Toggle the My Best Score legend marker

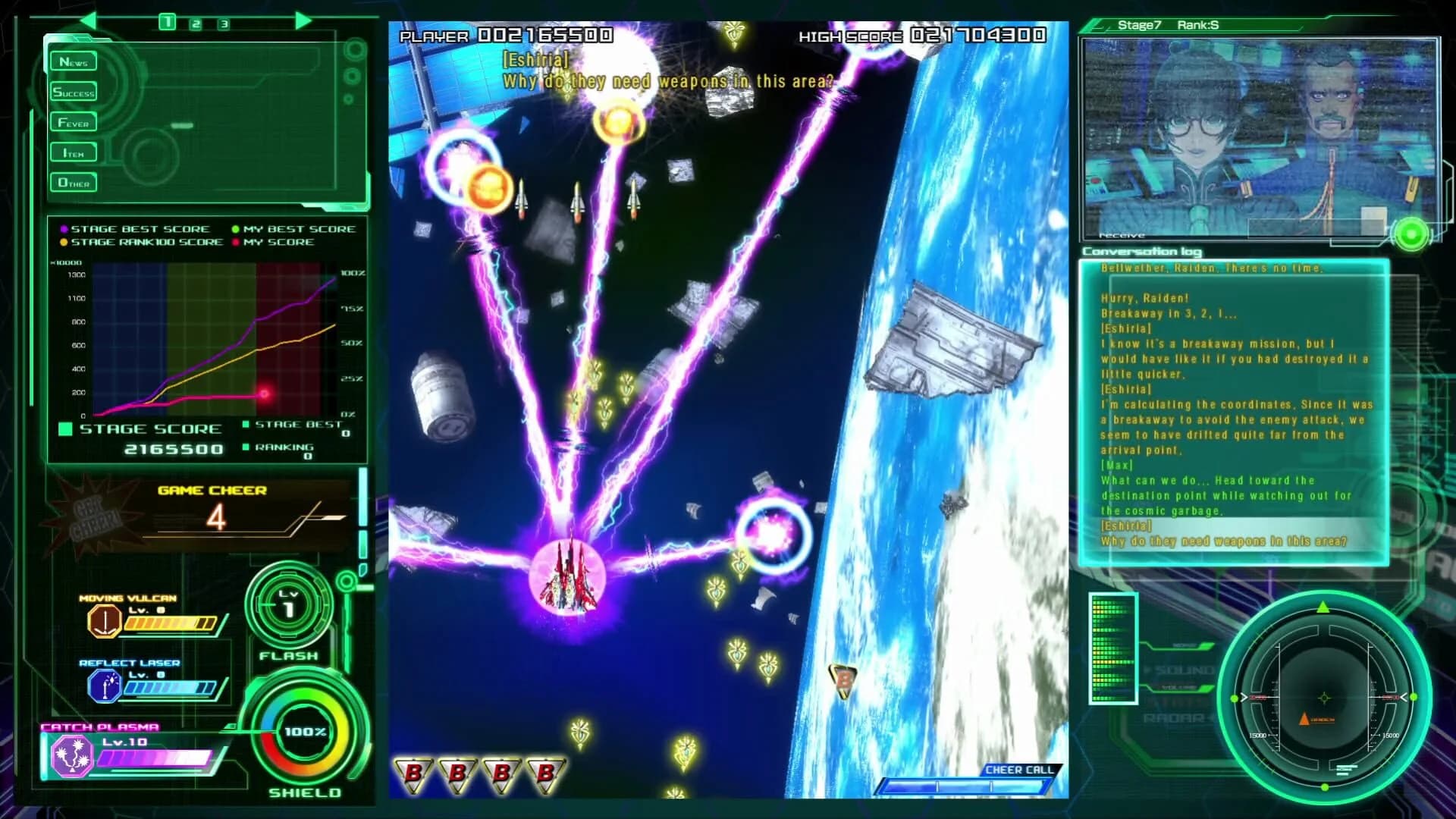236,228
